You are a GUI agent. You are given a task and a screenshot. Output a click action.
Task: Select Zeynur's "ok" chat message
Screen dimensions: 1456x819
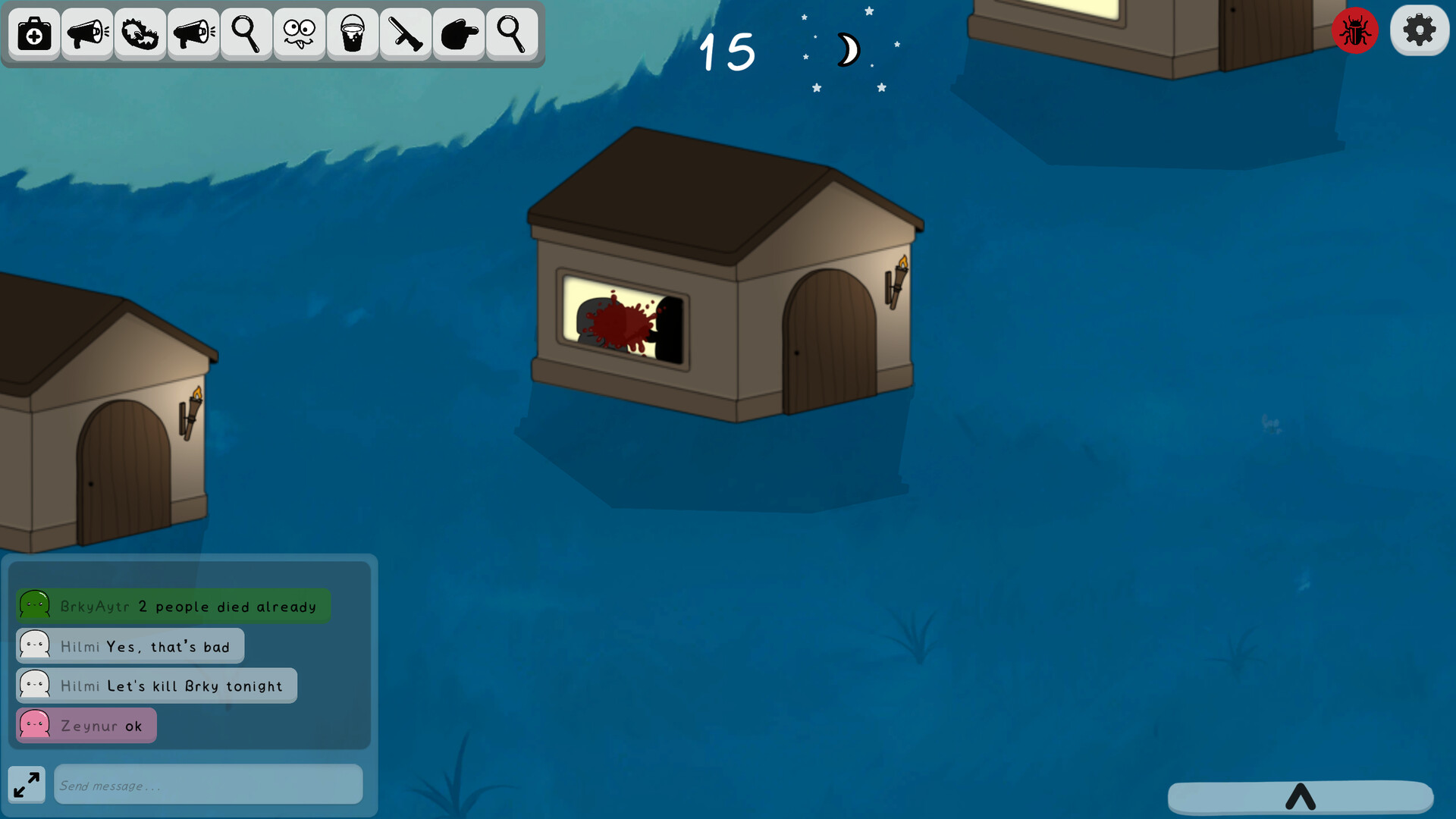[86, 726]
